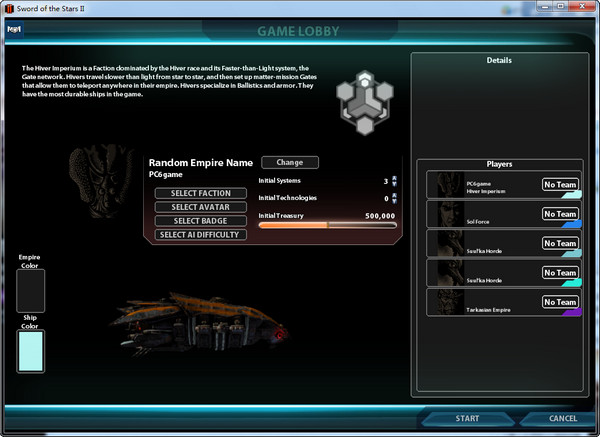Open Select AI Difficulty

pos(200,235)
